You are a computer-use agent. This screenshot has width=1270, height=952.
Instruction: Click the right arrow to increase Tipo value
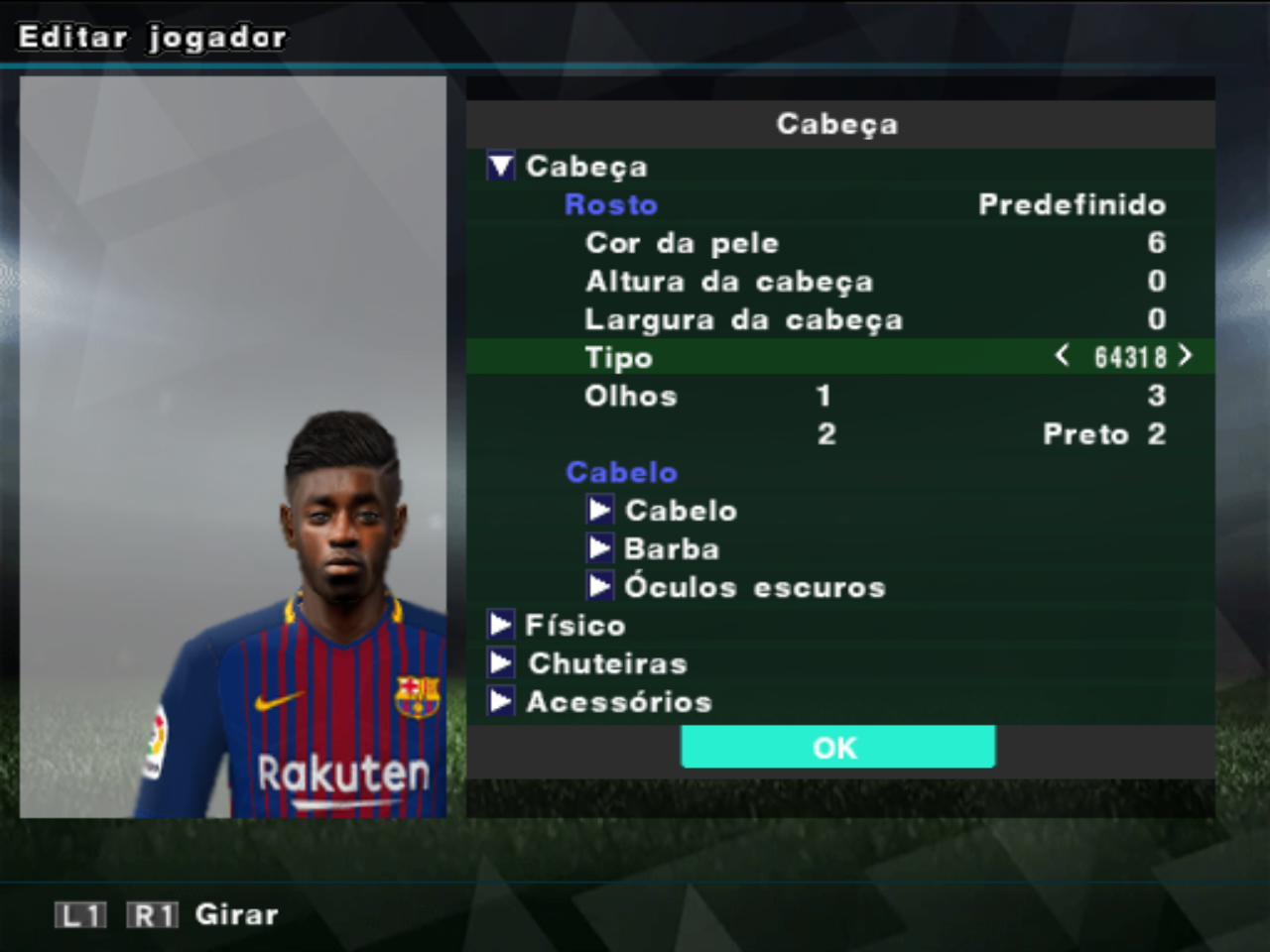pyautogui.click(x=1187, y=357)
